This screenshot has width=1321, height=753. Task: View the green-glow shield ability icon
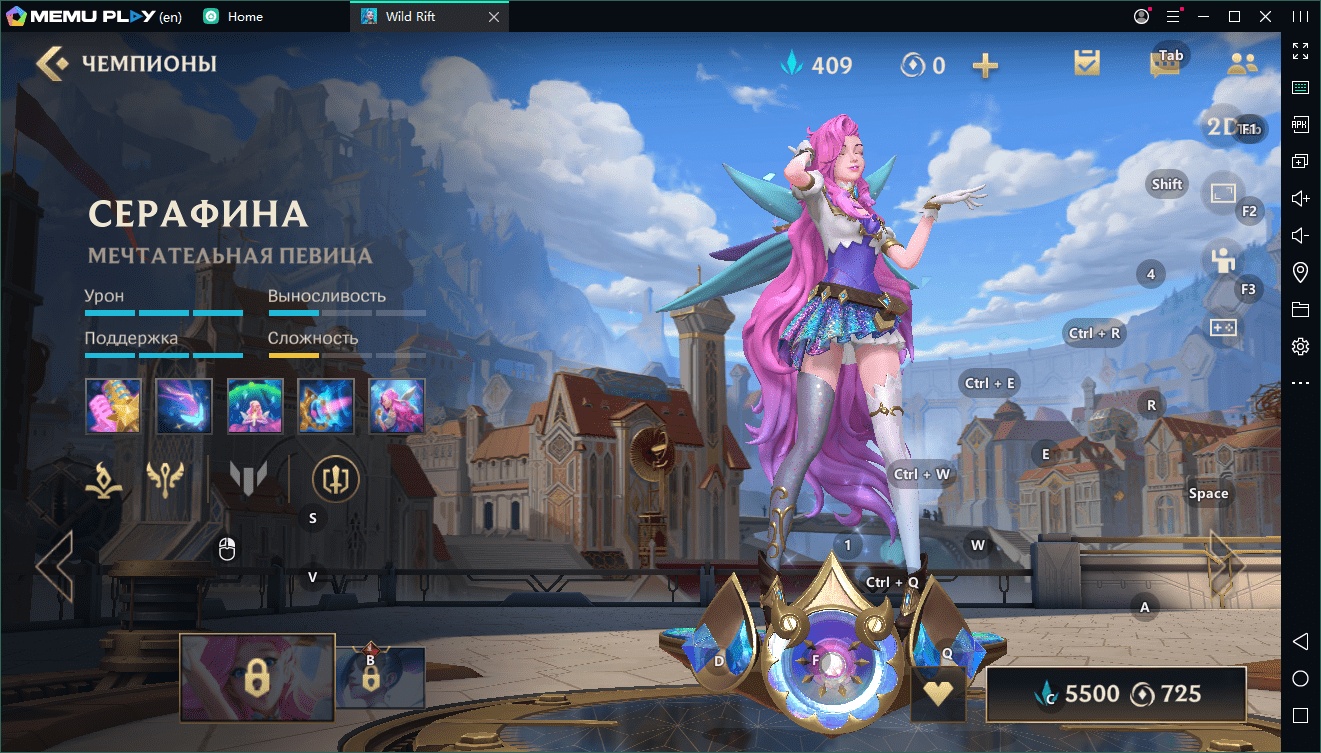255,405
